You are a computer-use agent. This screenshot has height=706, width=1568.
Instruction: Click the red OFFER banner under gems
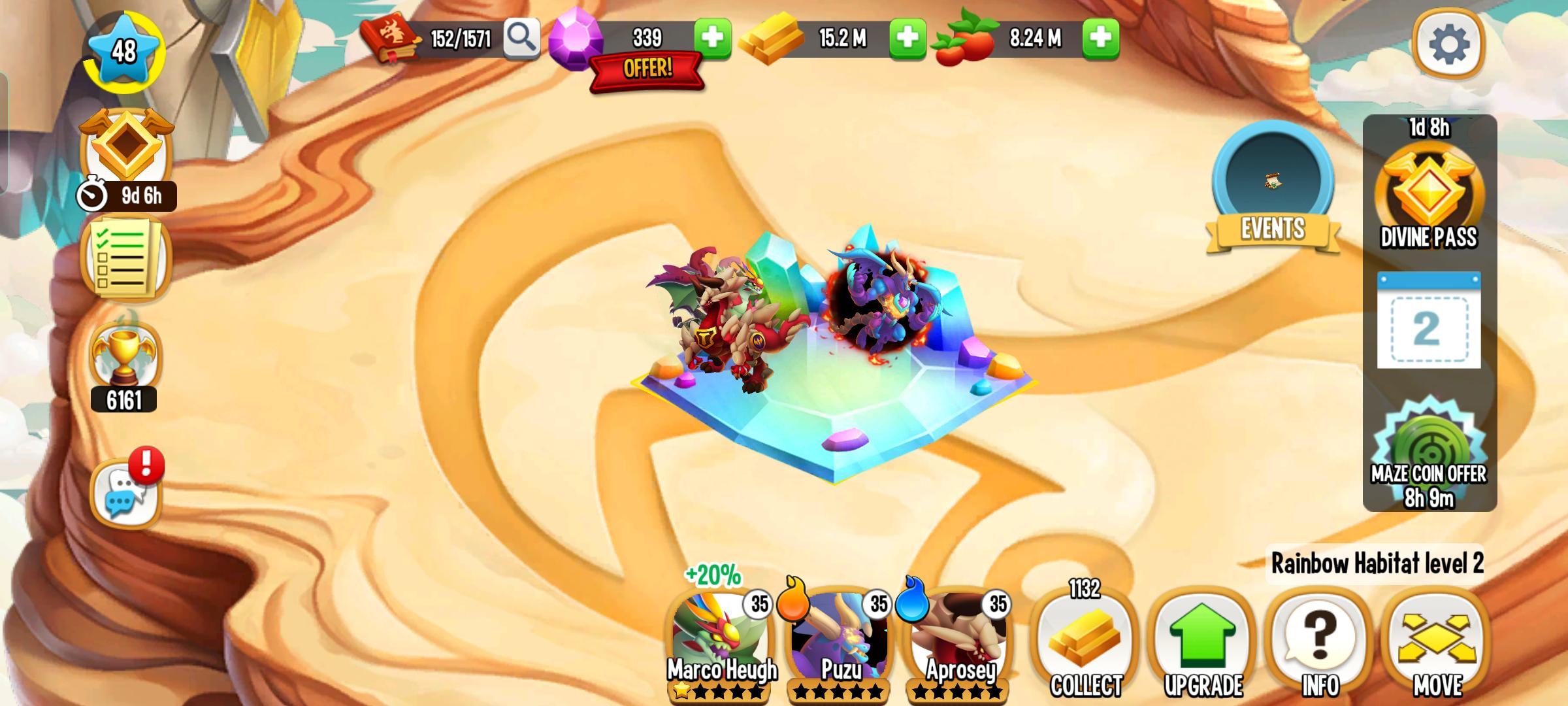(645, 72)
